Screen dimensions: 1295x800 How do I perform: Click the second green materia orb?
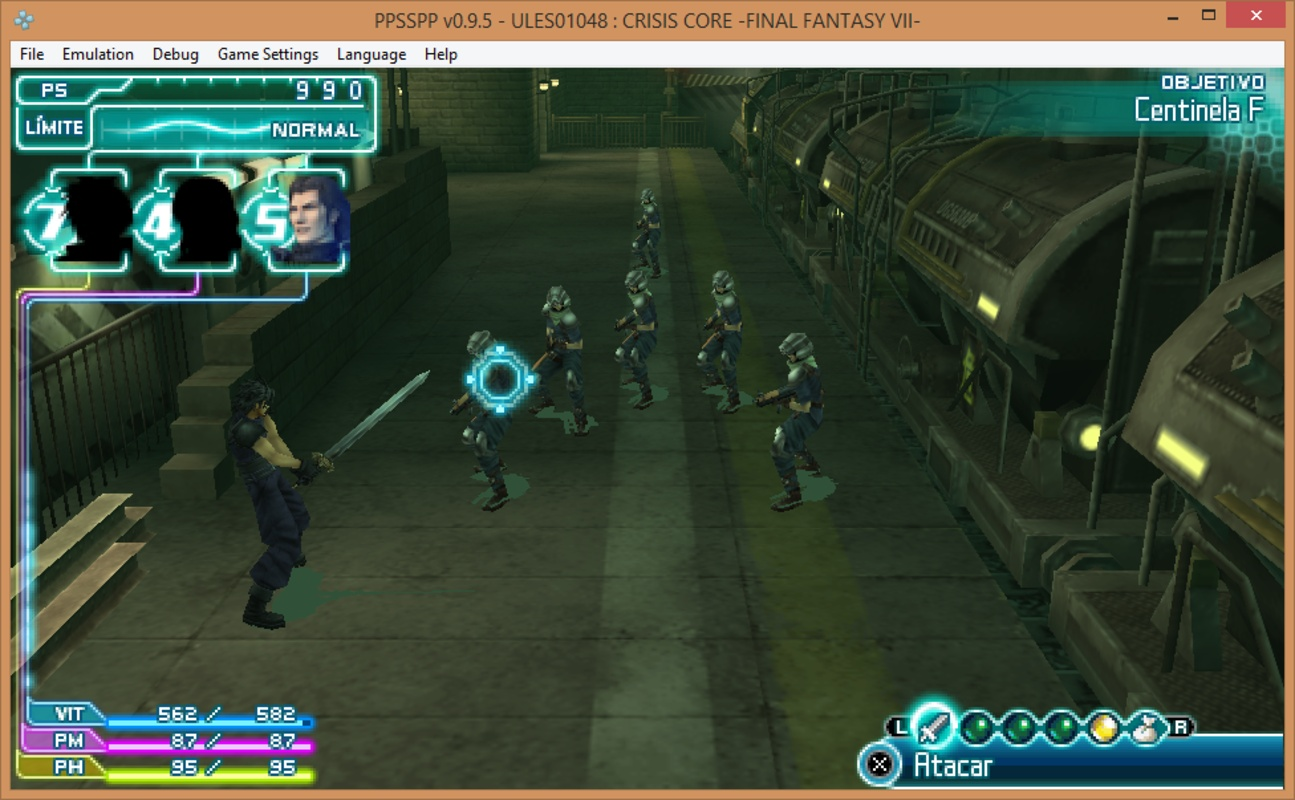[1018, 726]
